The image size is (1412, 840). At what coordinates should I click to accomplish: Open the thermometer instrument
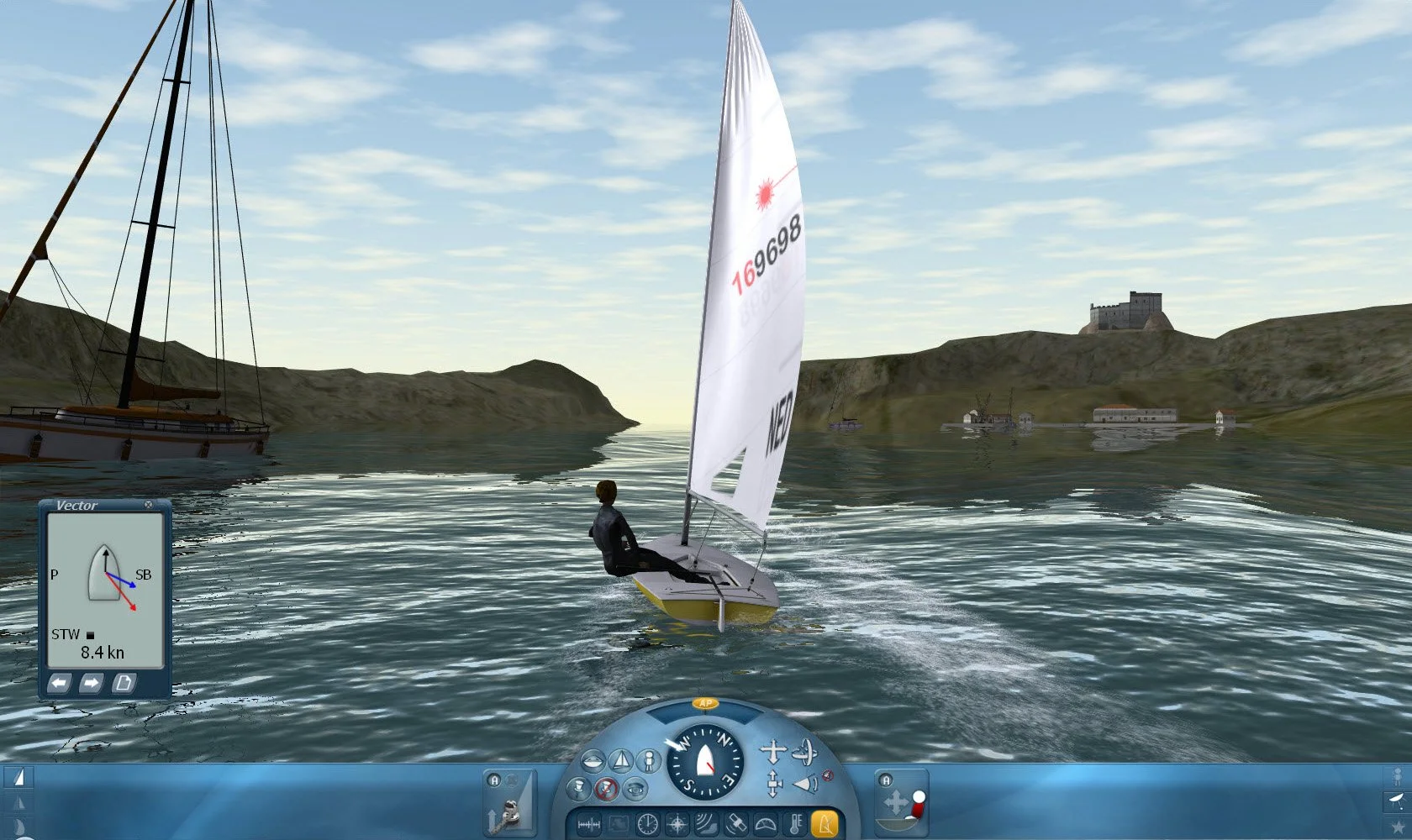pos(796,823)
